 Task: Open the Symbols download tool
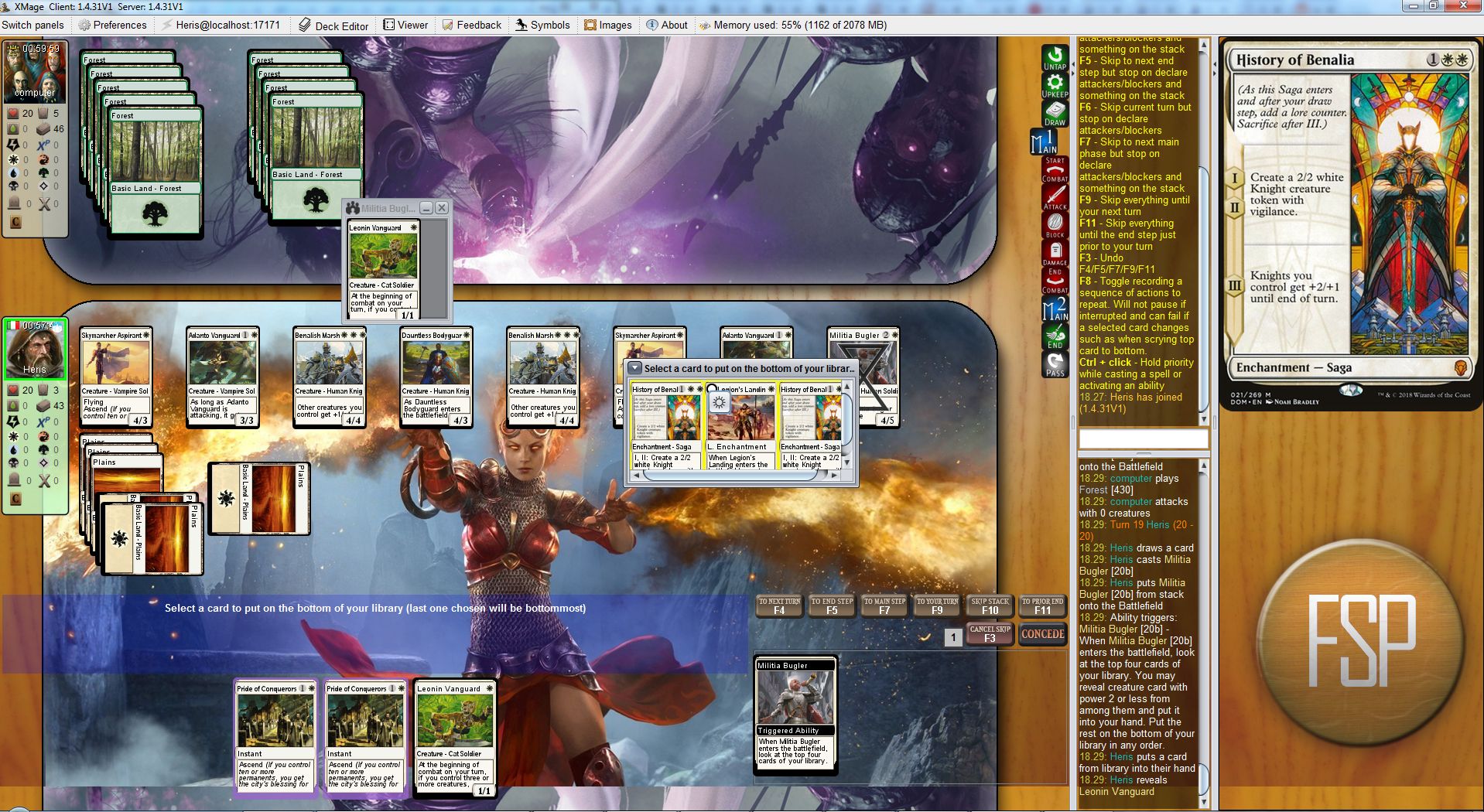[542, 25]
